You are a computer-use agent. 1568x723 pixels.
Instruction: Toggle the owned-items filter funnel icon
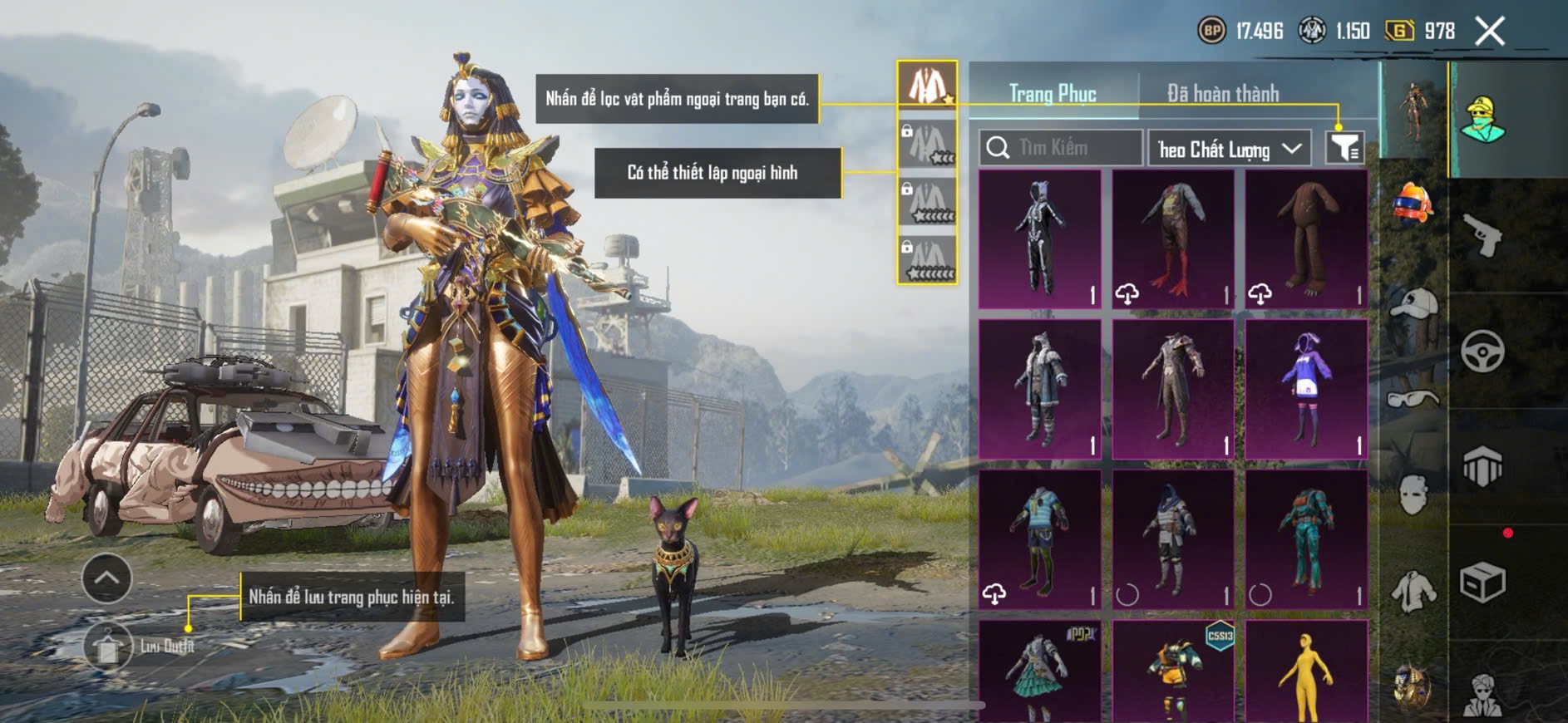point(1344,148)
